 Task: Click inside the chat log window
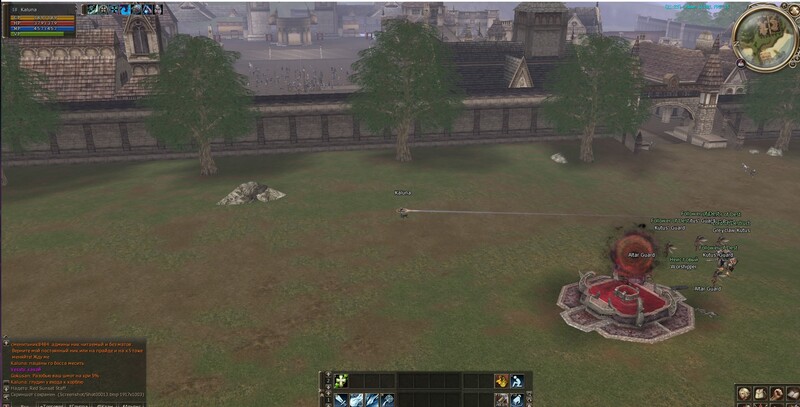70,368
